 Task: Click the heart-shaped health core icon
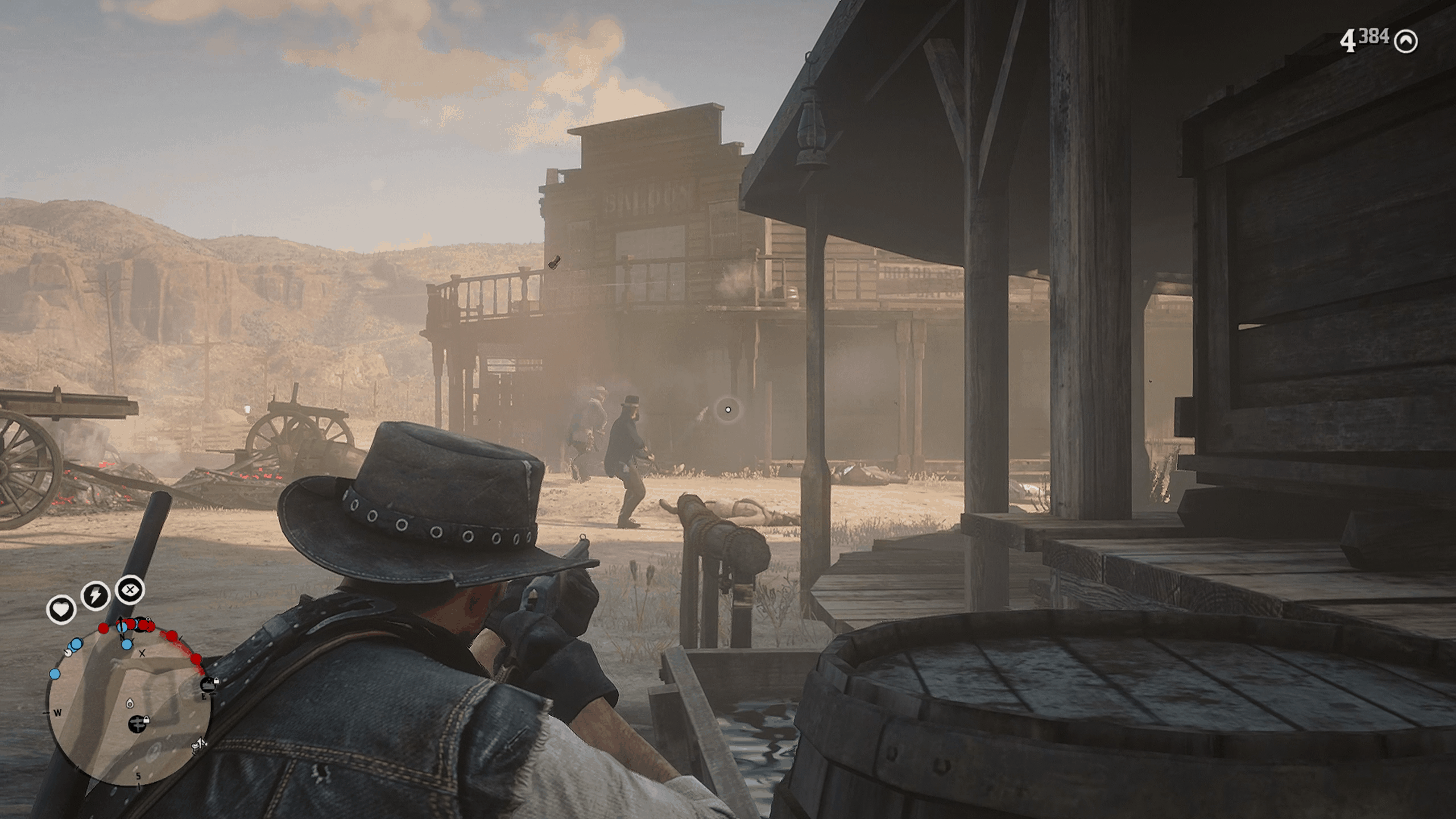coord(61,610)
